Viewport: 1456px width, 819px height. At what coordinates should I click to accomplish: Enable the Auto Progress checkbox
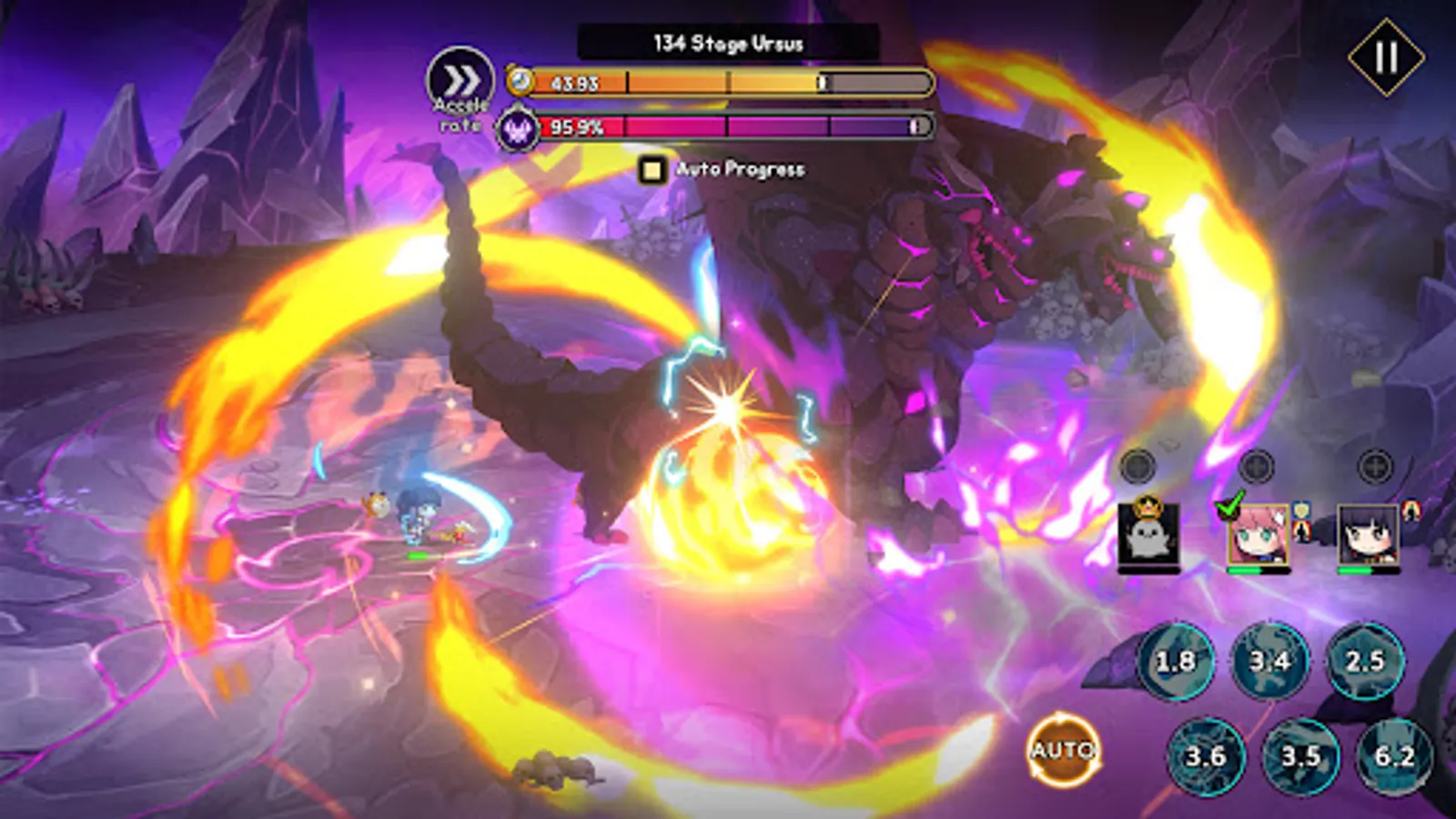653,169
